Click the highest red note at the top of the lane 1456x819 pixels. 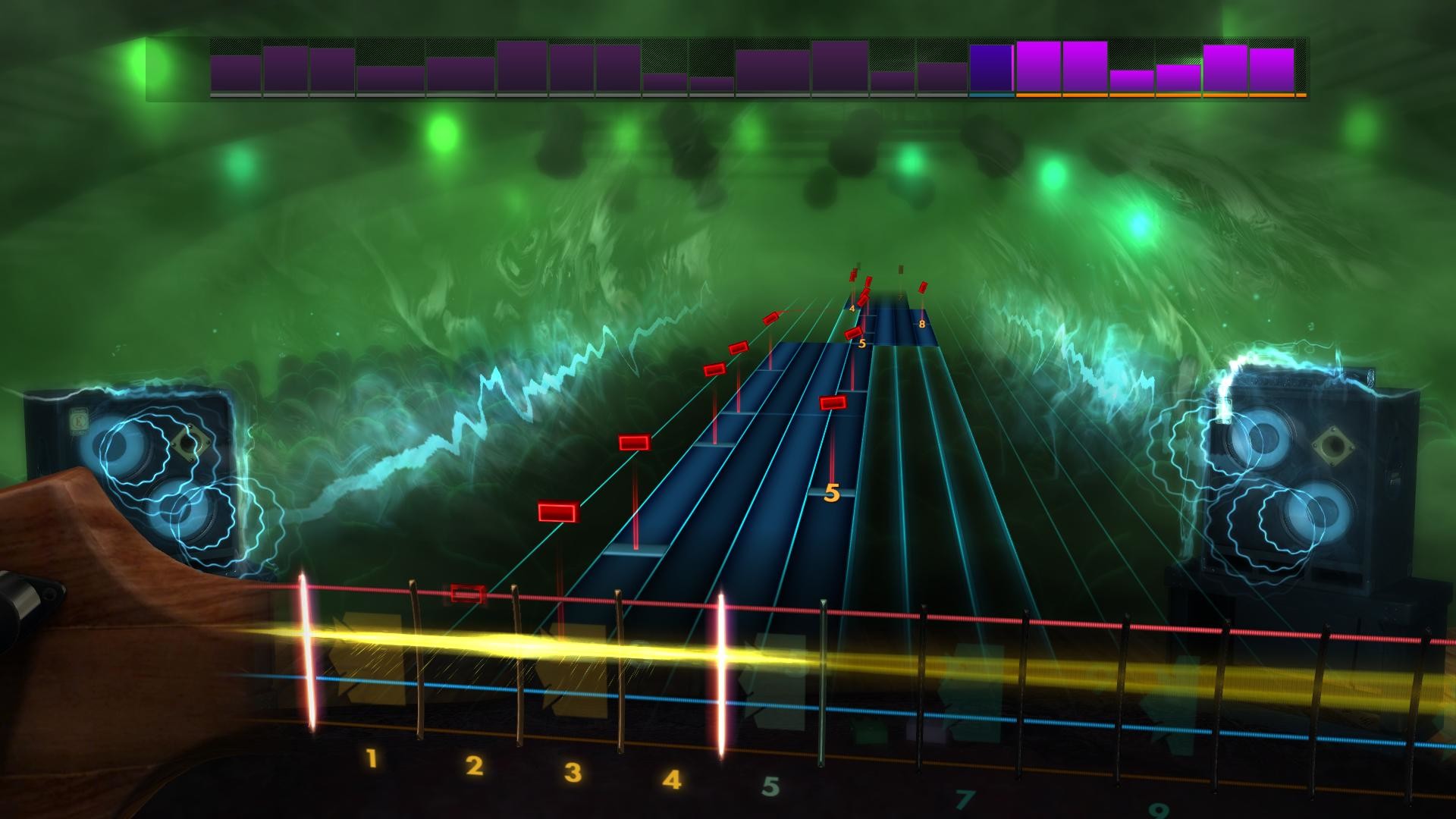[x=853, y=275]
